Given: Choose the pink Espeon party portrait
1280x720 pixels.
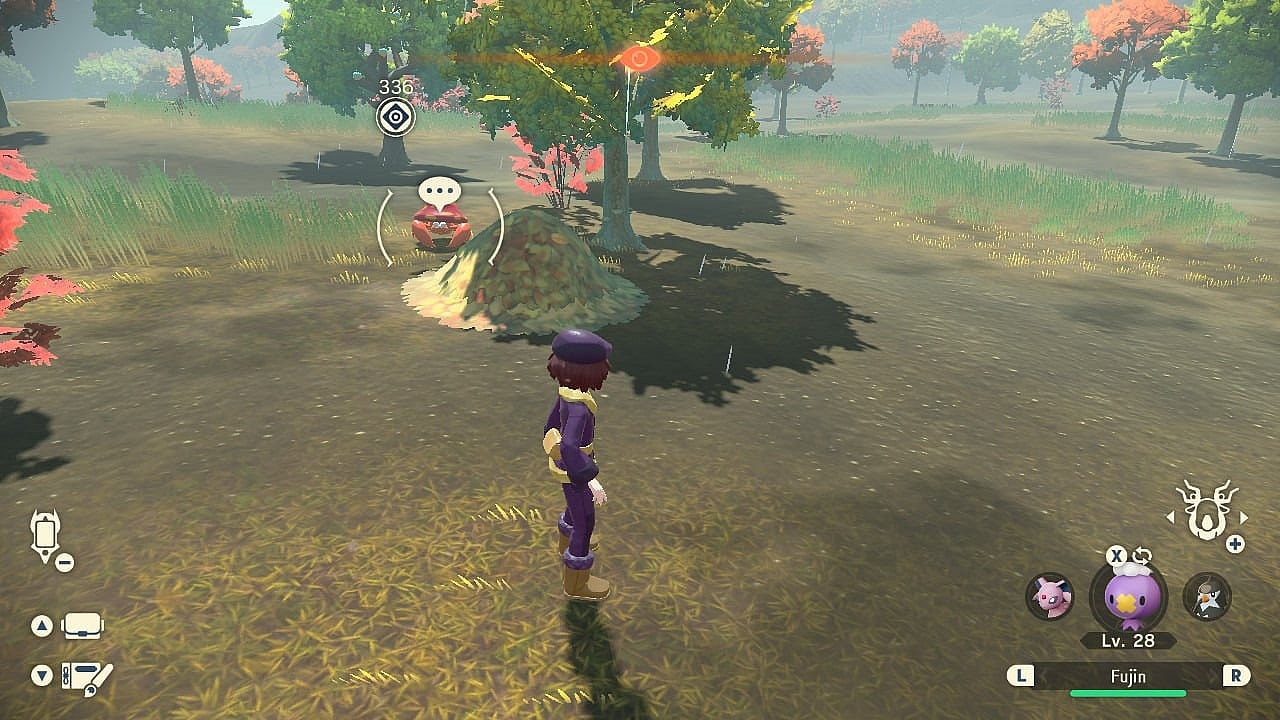Looking at the screenshot, I should (1049, 596).
